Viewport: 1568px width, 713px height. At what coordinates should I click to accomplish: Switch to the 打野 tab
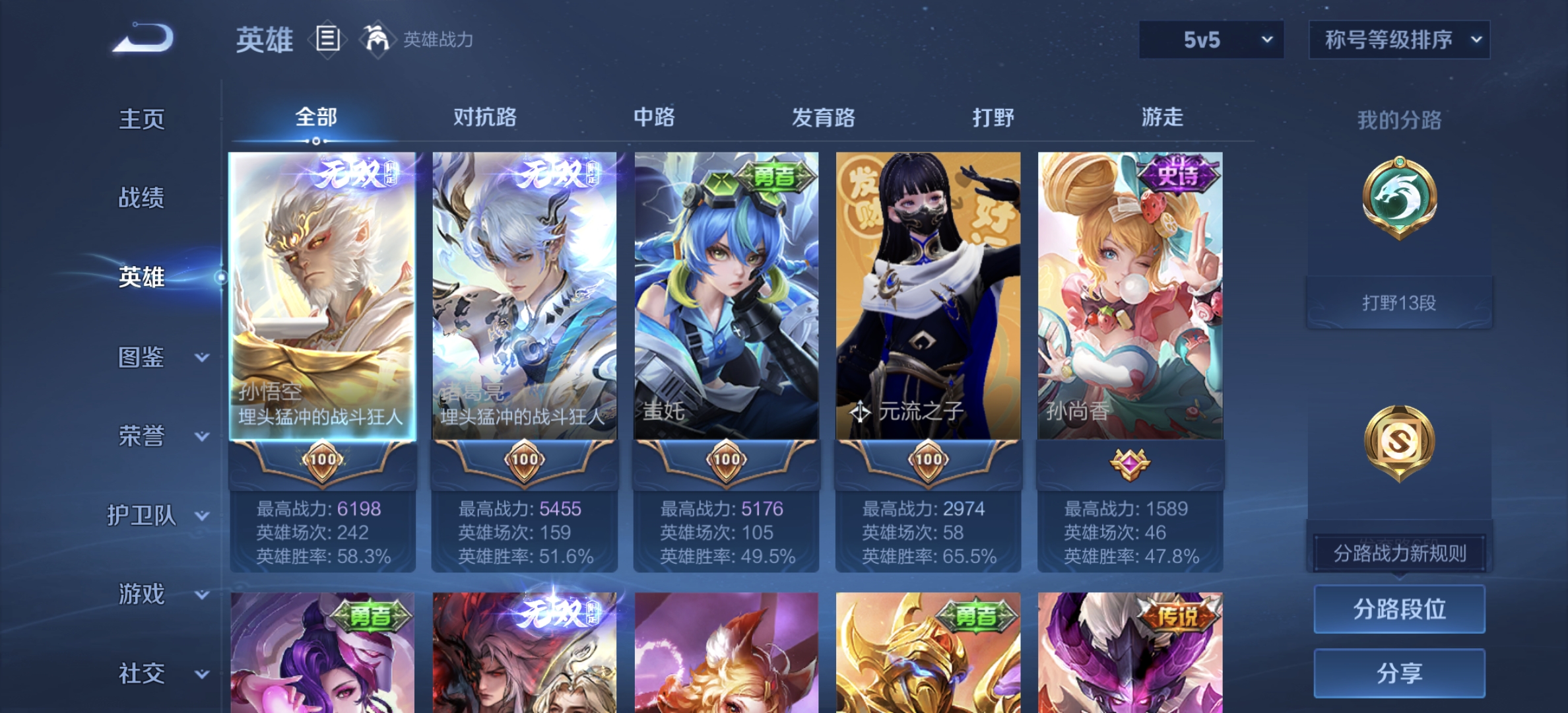993,117
